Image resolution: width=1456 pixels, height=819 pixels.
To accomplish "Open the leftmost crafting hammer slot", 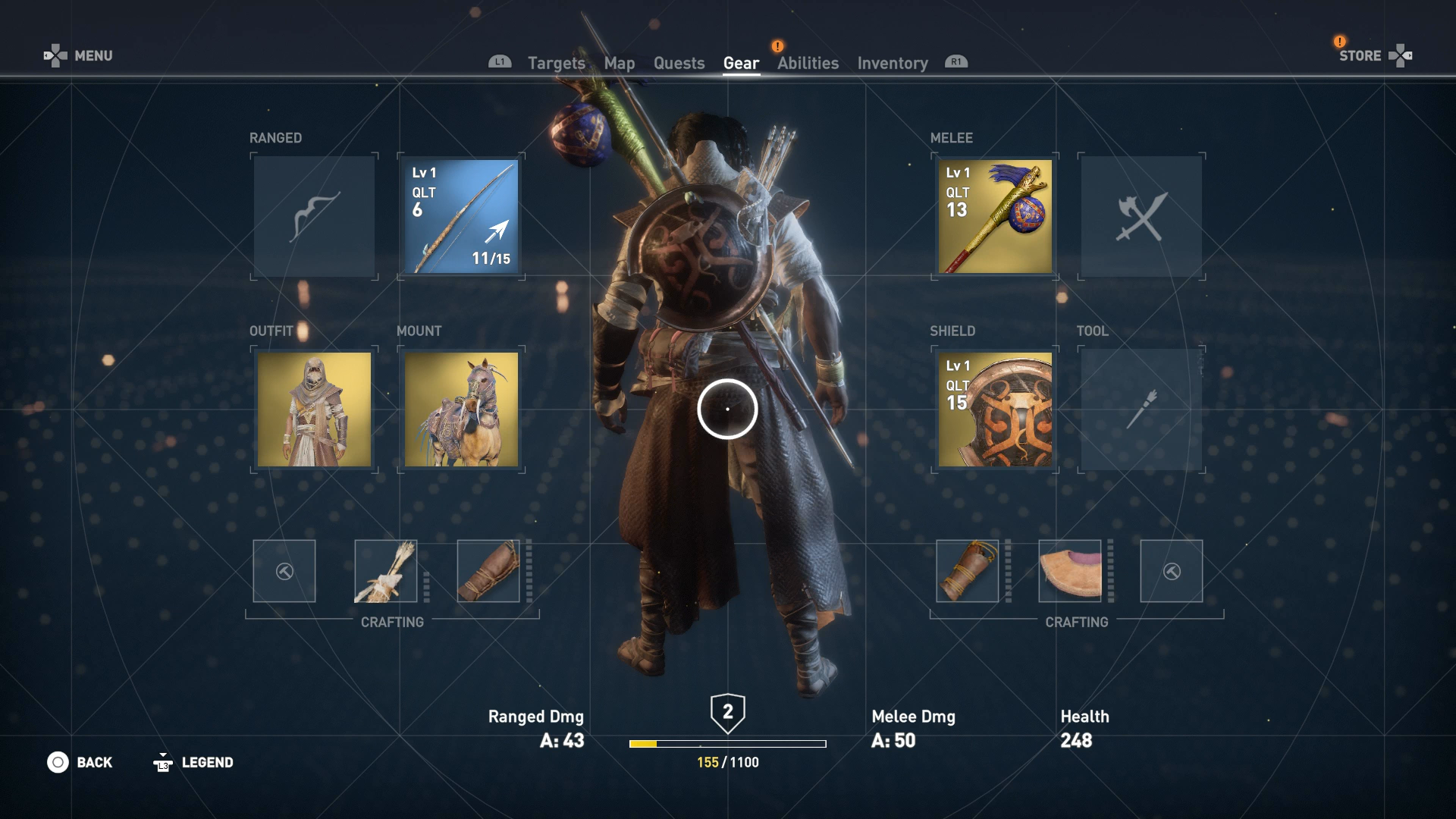I will (284, 571).
